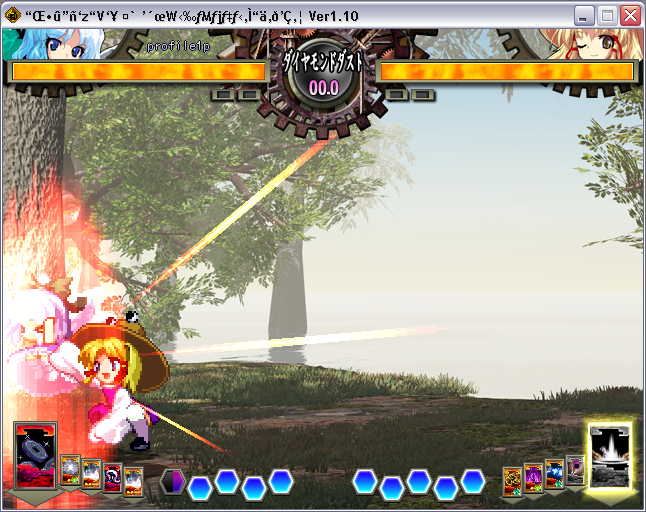The width and height of the screenshot is (646, 512).
Task: Select the gold and red small card
Action: (512, 480)
